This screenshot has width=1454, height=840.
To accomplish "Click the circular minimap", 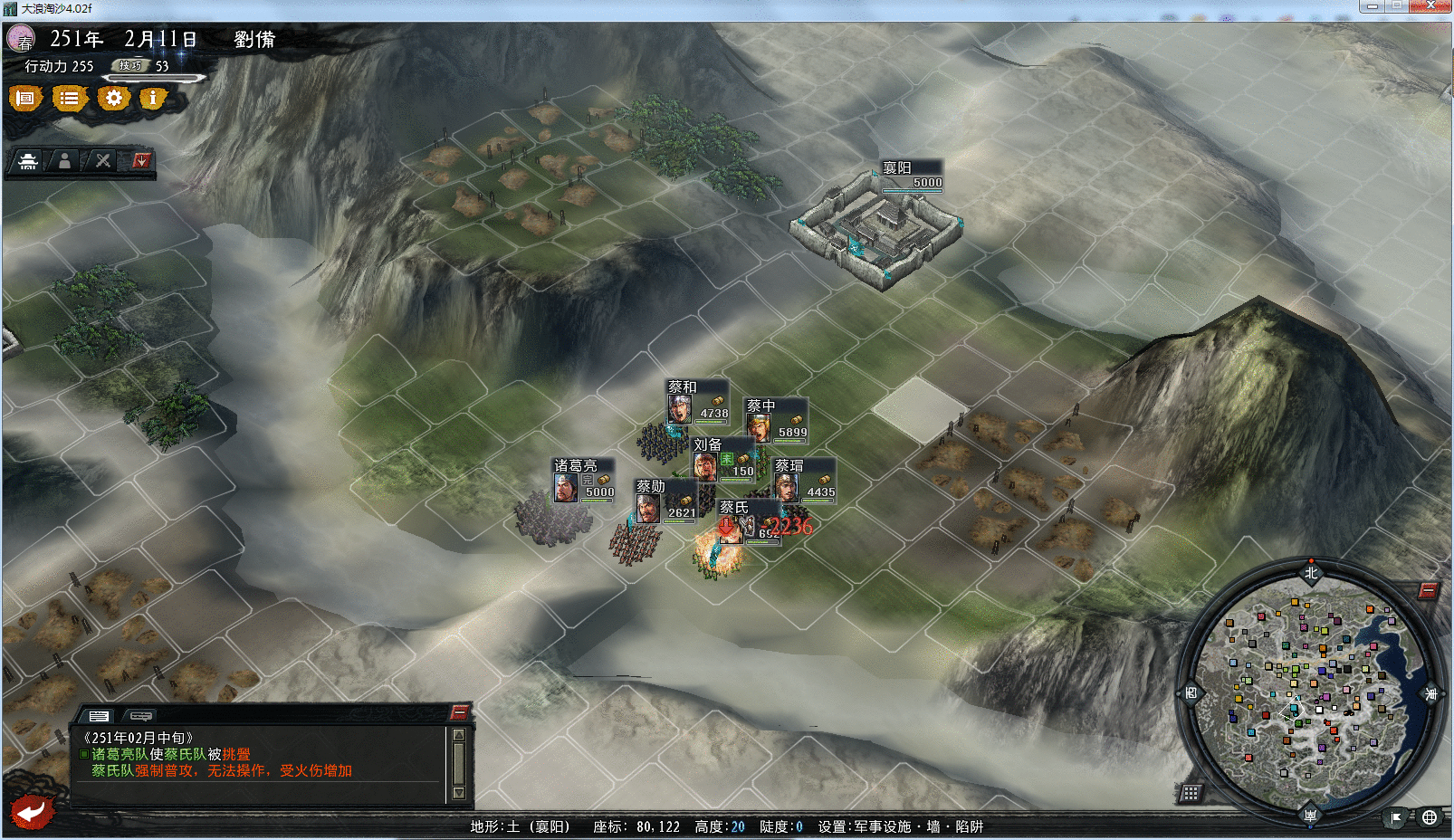I will (x=1310, y=694).
